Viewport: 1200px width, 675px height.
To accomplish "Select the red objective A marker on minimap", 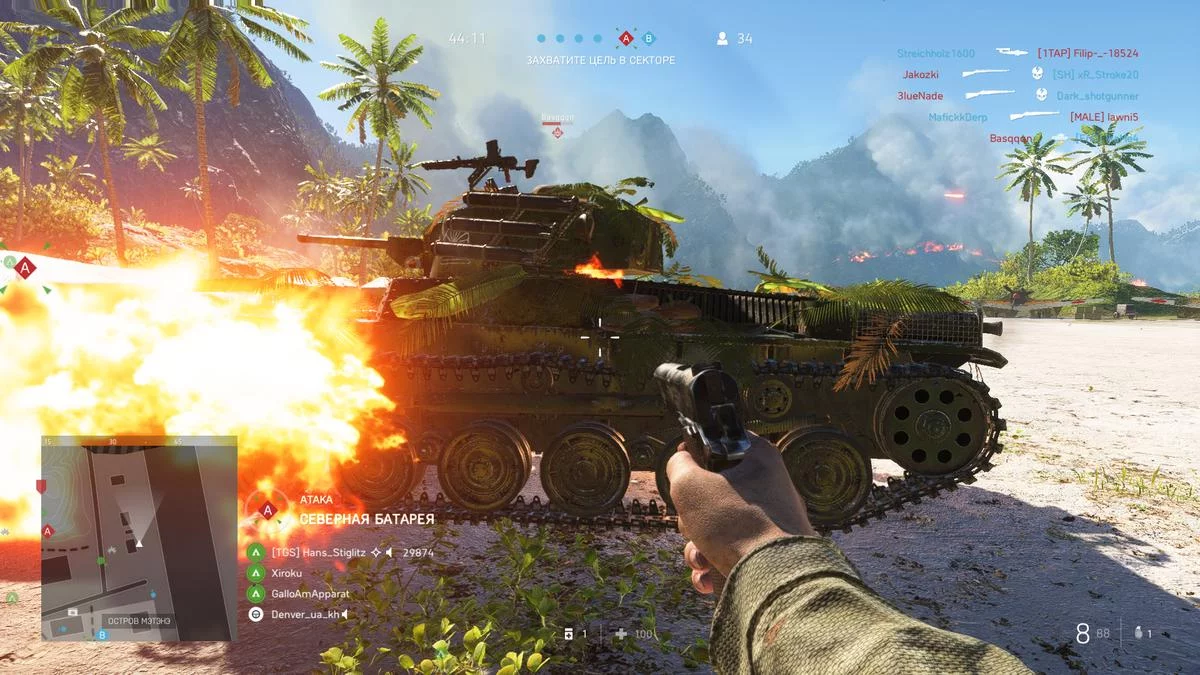I will tap(47, 530).
